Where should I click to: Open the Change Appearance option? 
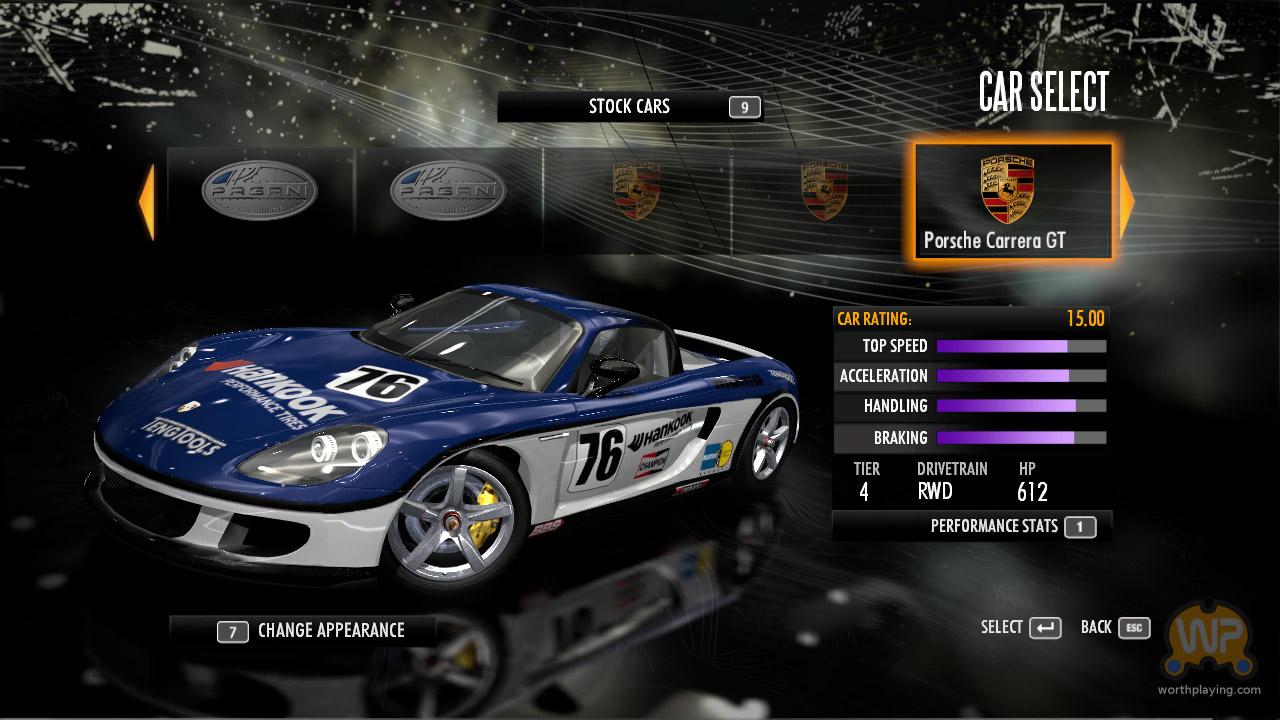pos(303,630)
